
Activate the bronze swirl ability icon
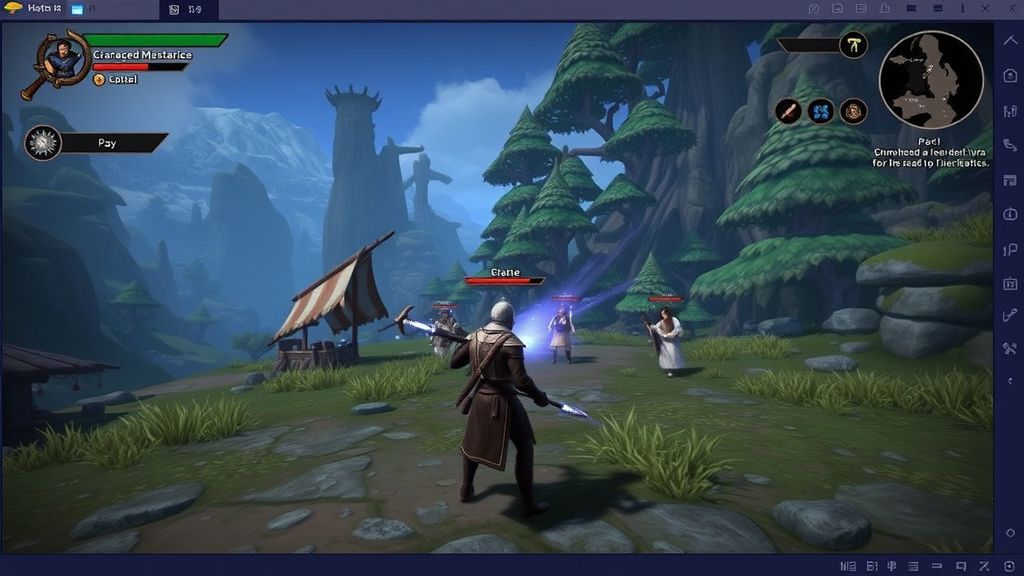[853, 111]
